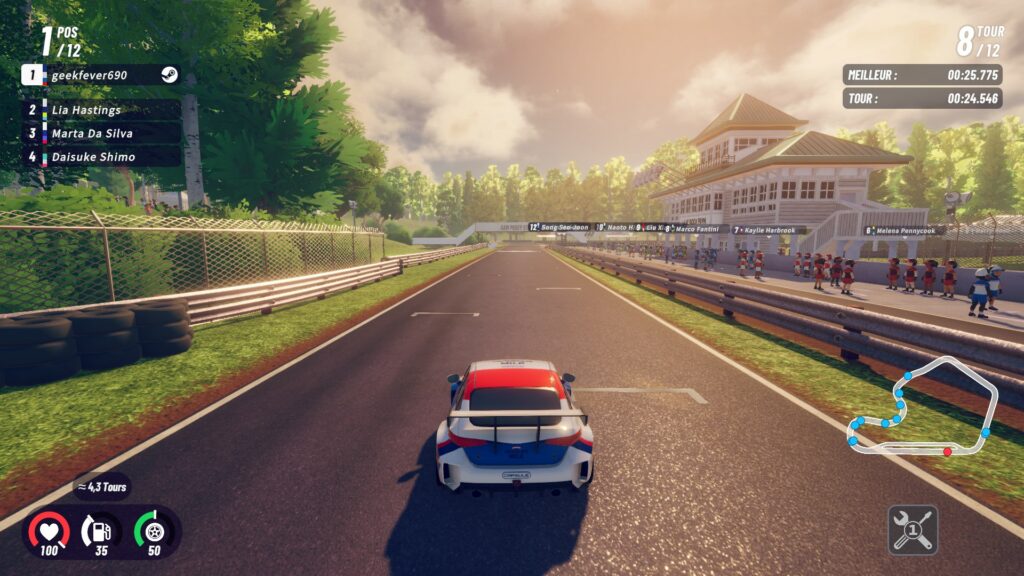Click the heart car health icon

click(48, 530)
